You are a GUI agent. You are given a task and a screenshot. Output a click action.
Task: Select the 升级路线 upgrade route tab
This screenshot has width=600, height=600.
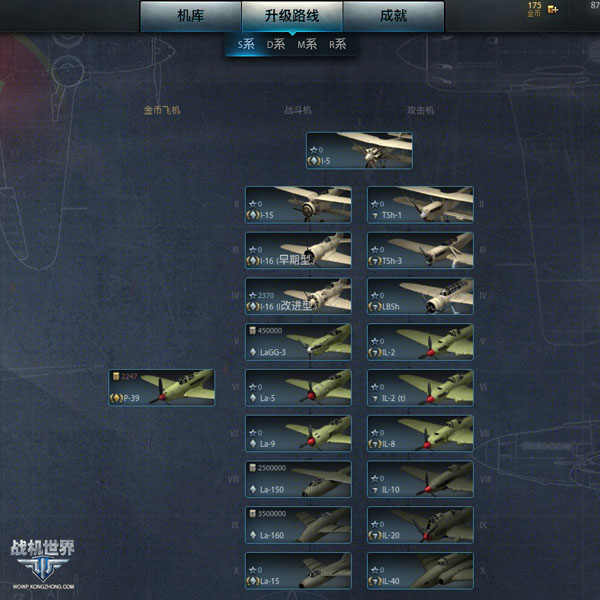(292, 16)
